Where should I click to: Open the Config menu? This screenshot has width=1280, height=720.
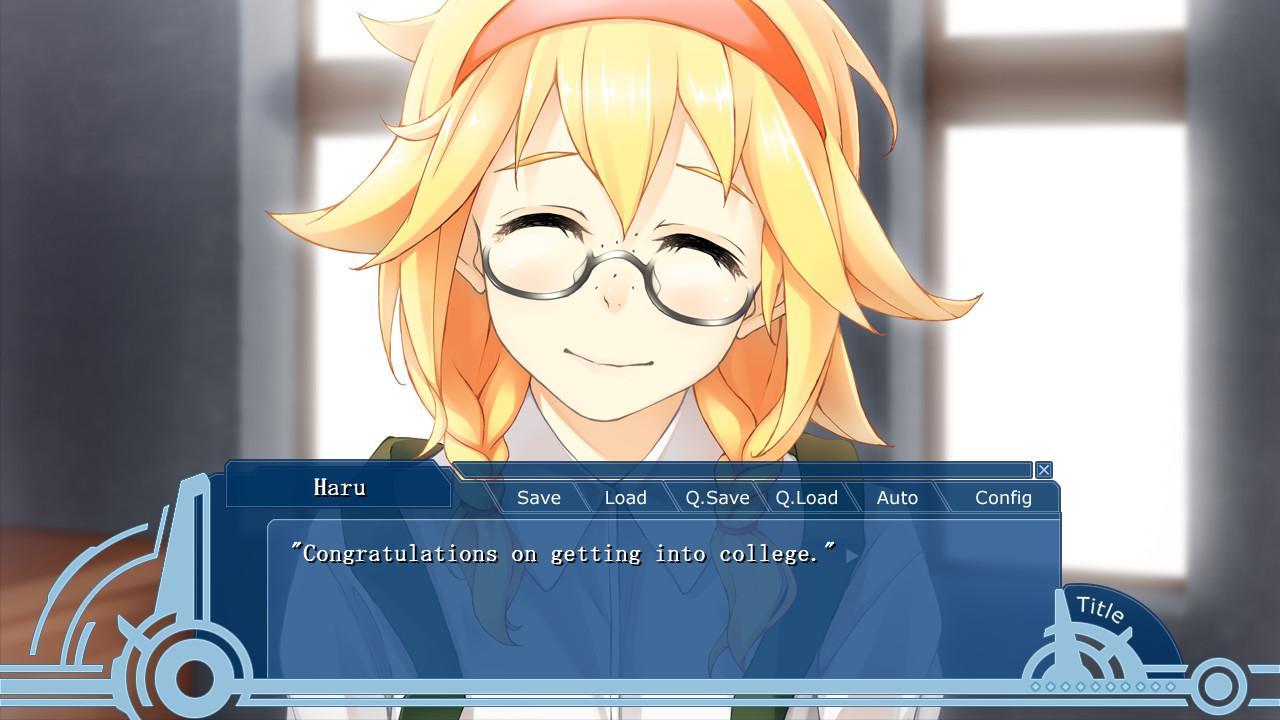(x=1003, y=497)
